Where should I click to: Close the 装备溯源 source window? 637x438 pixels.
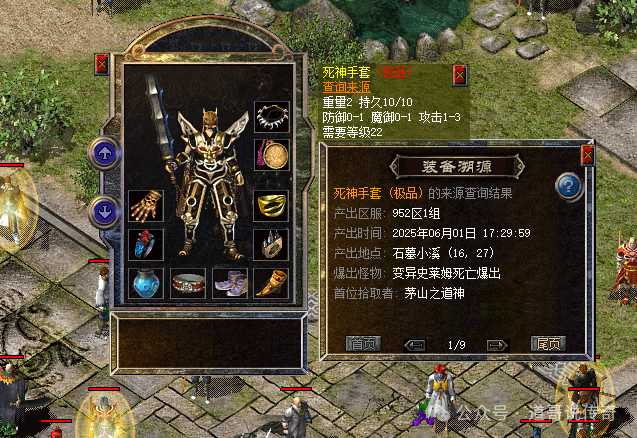coord(587,155)
